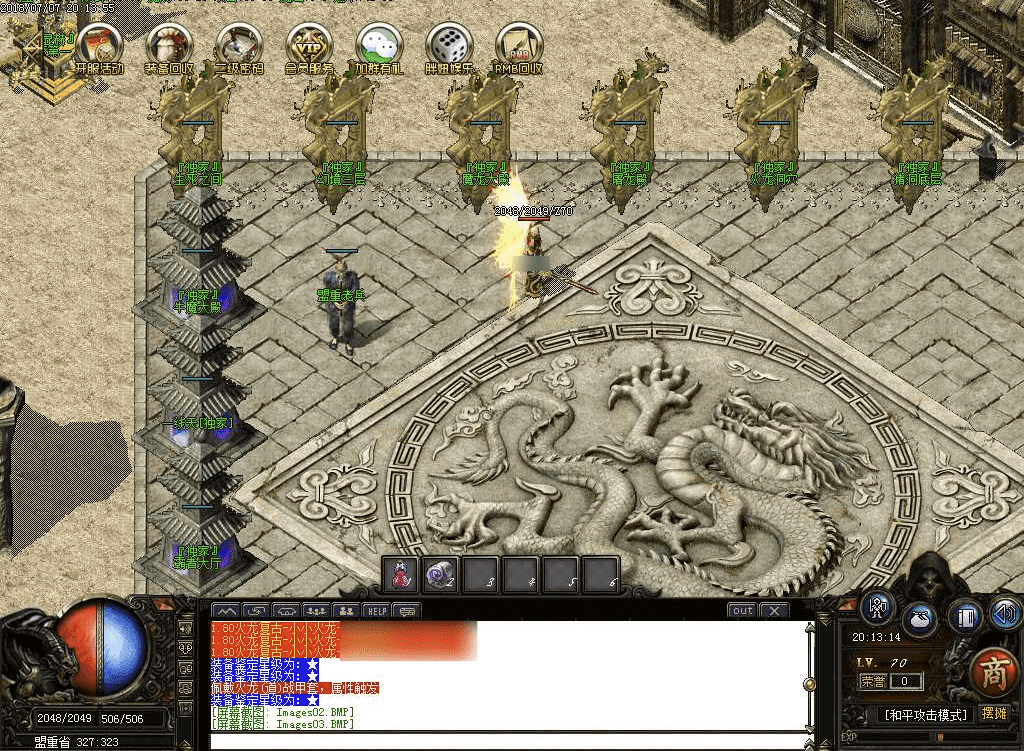Open the 开服活动 server events icon
1024x751 pixels.
point(98,45)
